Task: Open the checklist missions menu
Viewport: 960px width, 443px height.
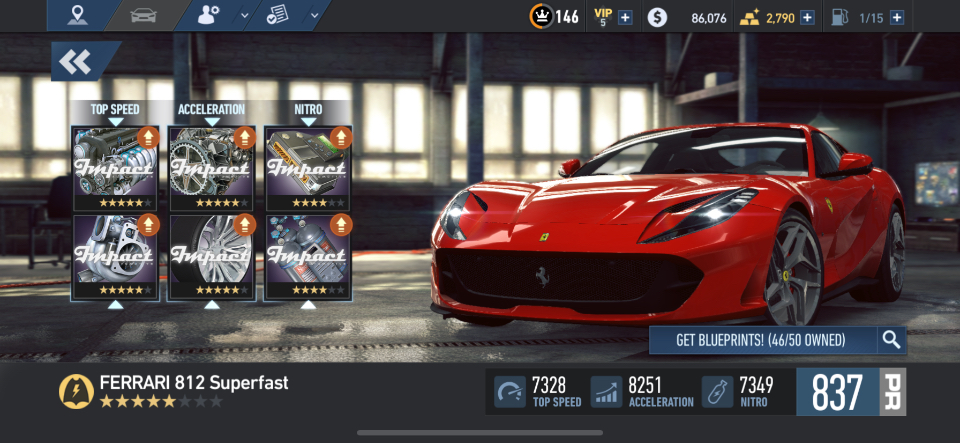Action: point(280,15)
